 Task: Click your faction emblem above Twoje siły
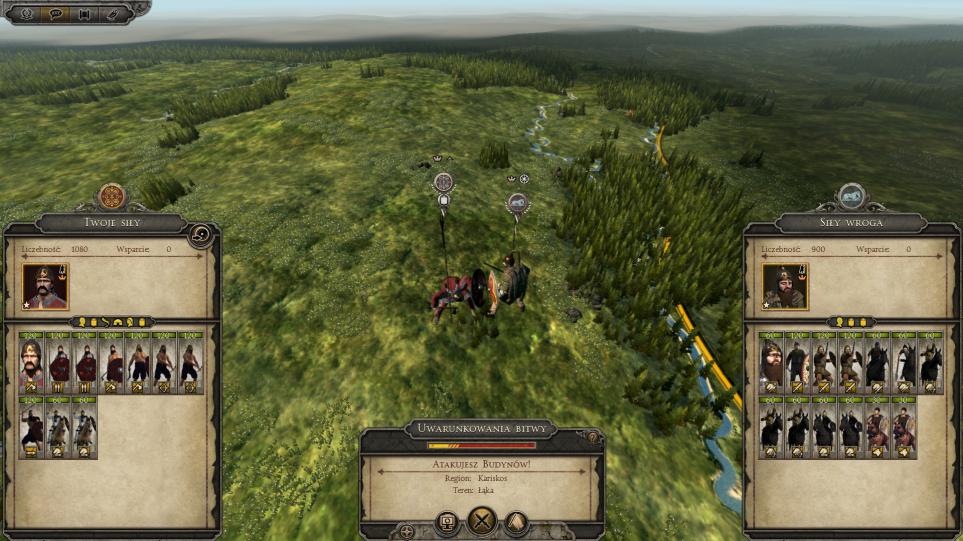[x=111, y=196]
